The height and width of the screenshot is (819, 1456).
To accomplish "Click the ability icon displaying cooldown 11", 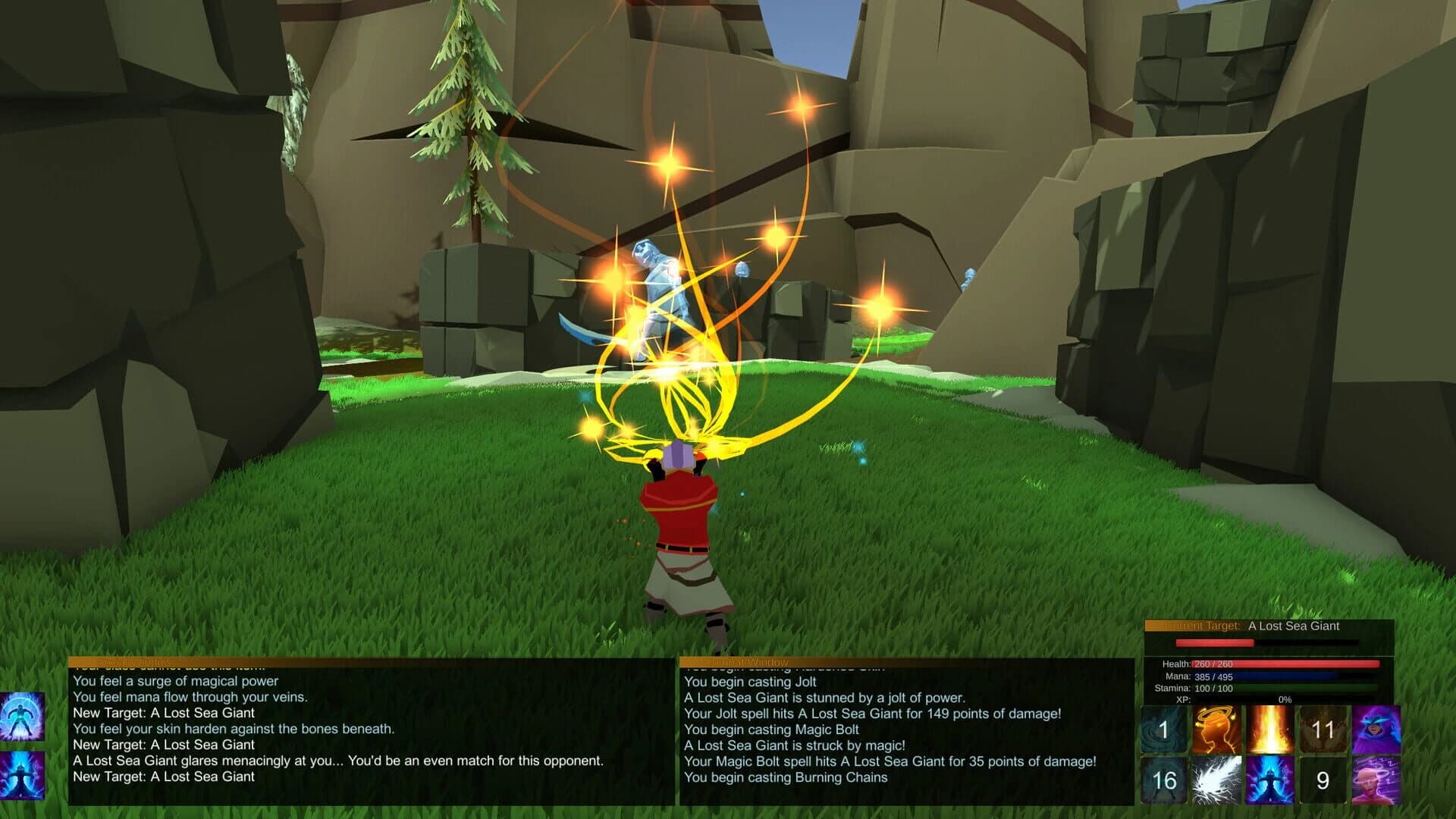I will [1323, 730].
